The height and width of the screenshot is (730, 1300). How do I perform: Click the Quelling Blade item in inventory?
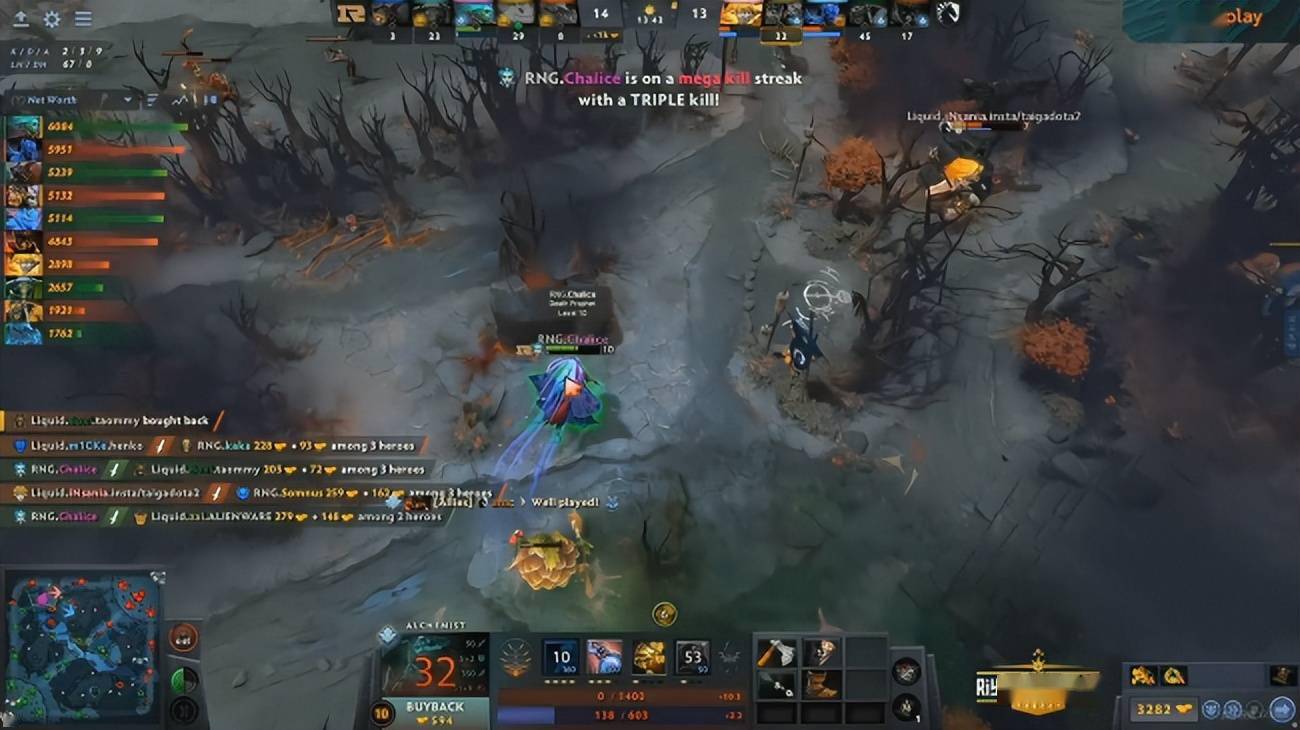point(776,651)
